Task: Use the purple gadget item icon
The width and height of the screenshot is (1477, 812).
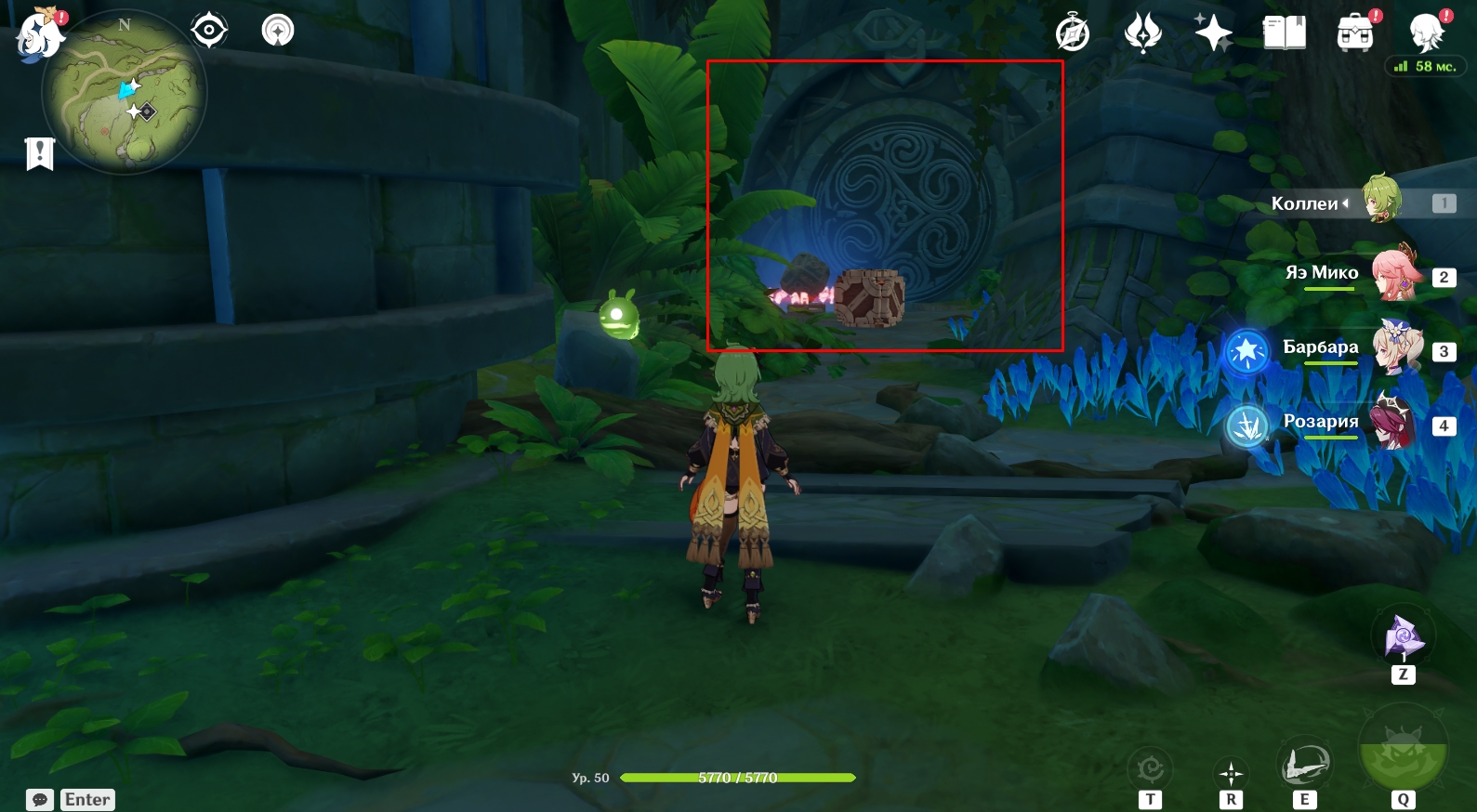Action: point(1403,637)
